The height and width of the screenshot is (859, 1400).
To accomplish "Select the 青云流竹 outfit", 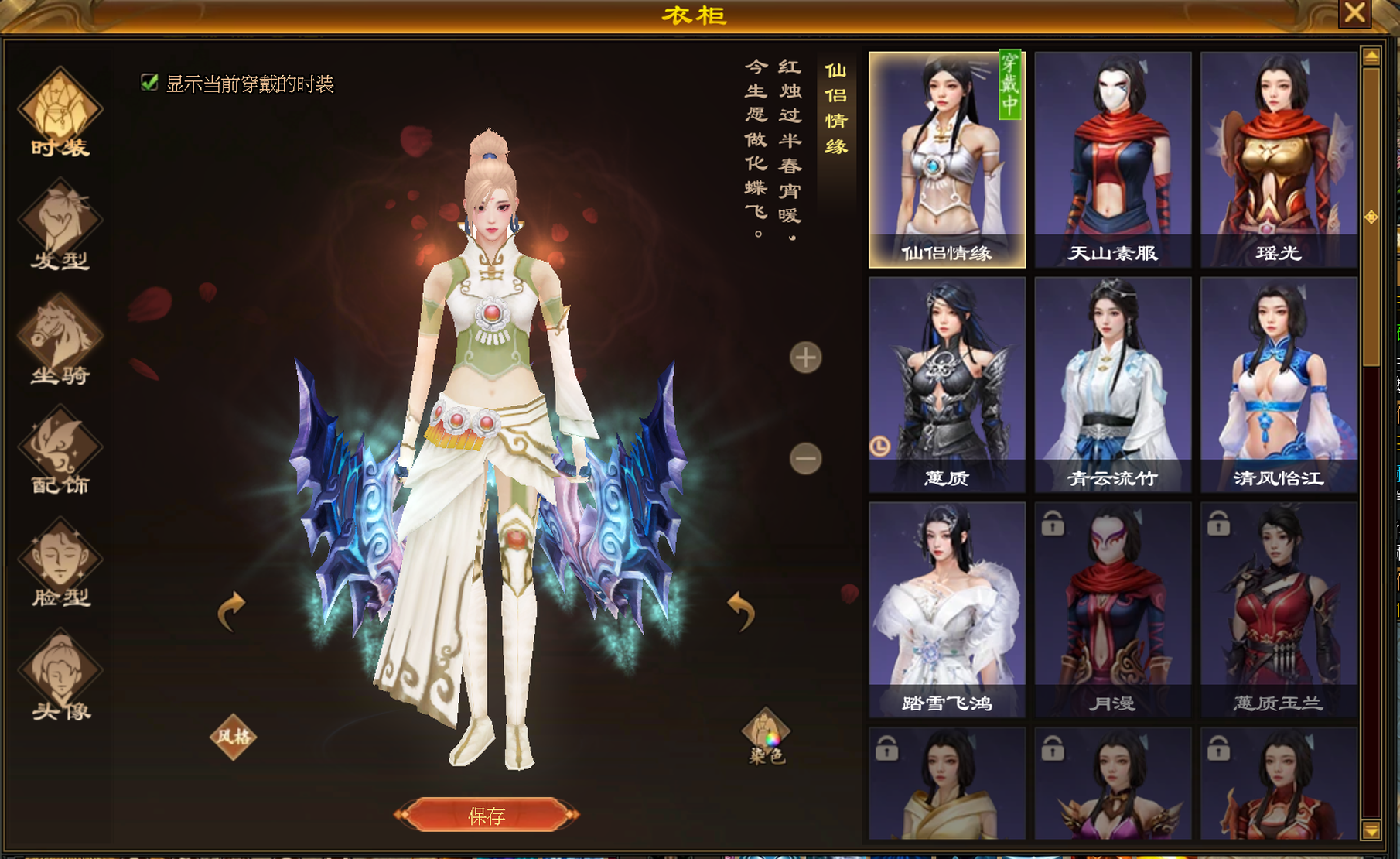I will 1112,385.
